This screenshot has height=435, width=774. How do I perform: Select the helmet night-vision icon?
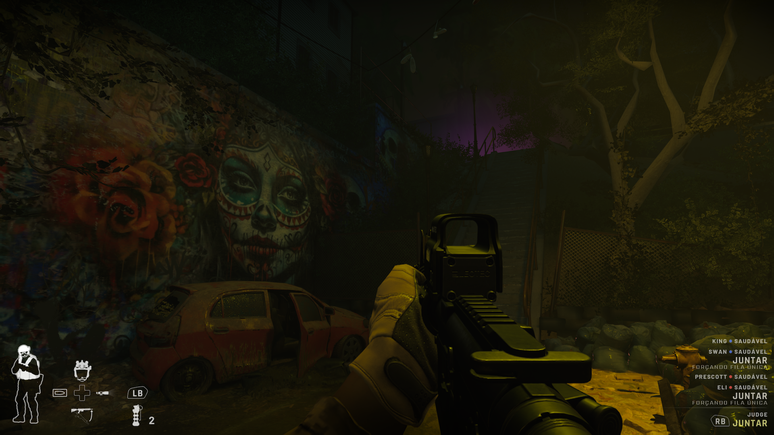point(82,372)
